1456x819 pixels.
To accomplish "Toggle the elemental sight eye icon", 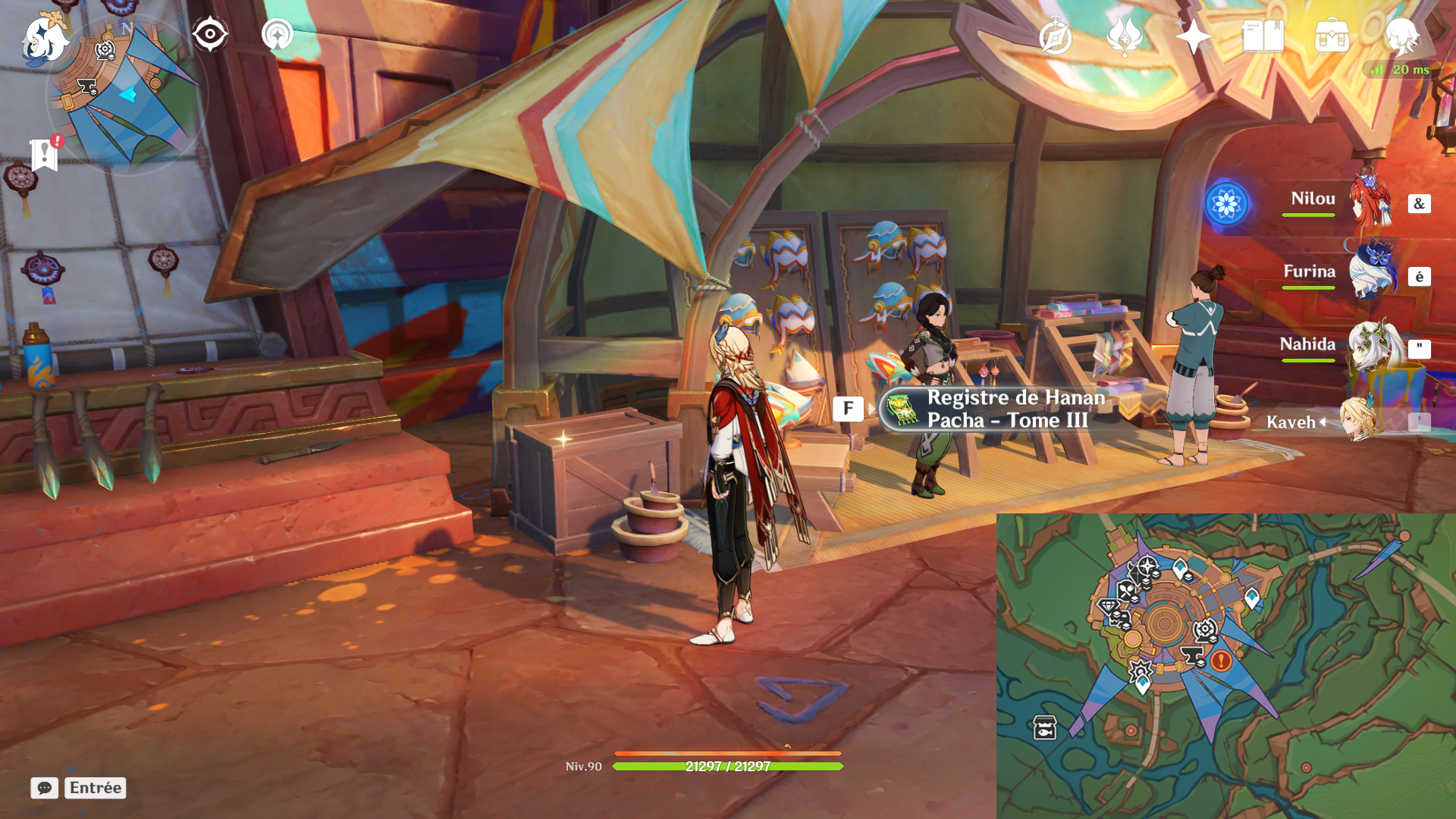I will coord(209,34).
